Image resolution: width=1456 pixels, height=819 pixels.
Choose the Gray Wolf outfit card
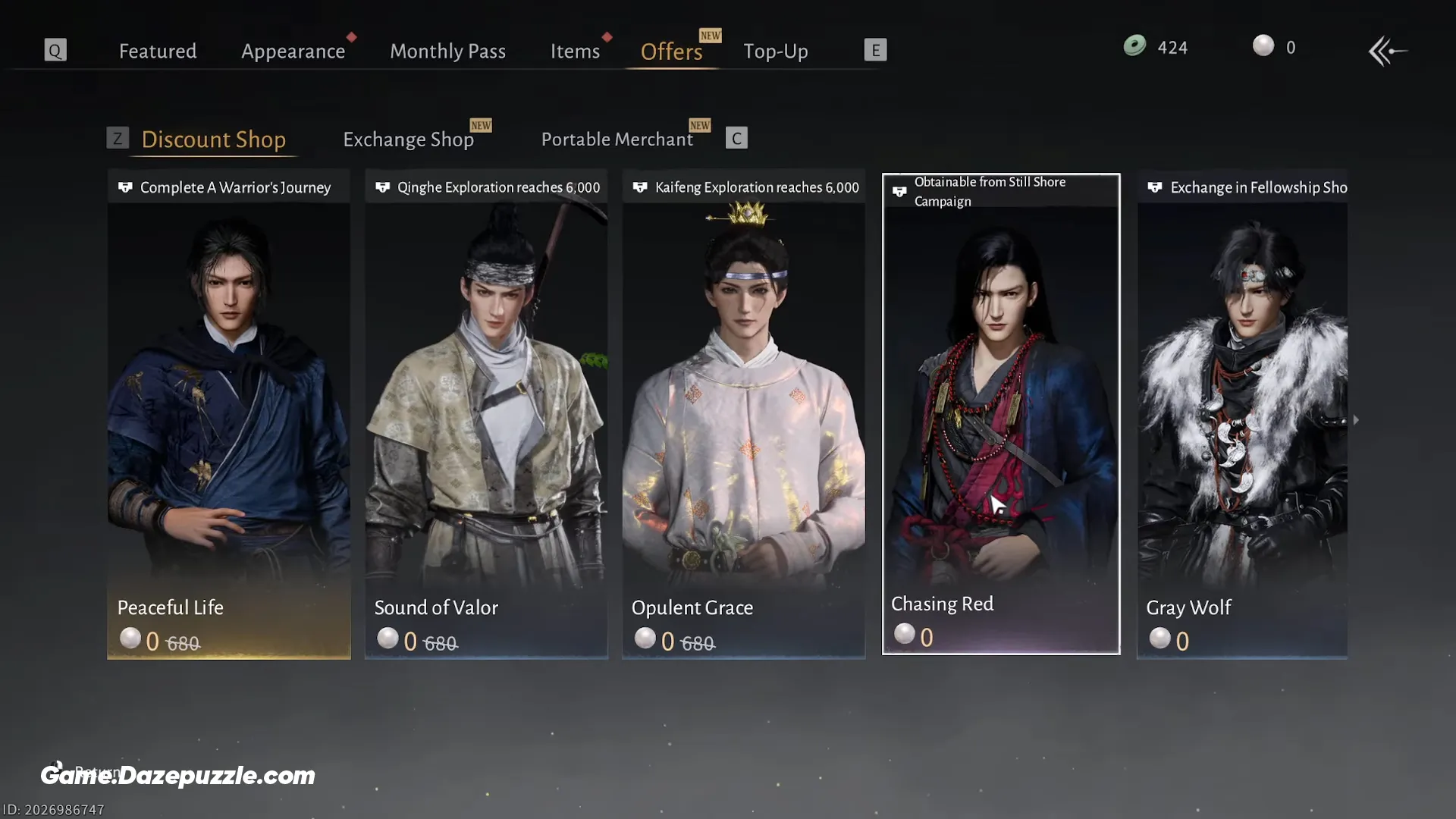tap(1242, 413)
